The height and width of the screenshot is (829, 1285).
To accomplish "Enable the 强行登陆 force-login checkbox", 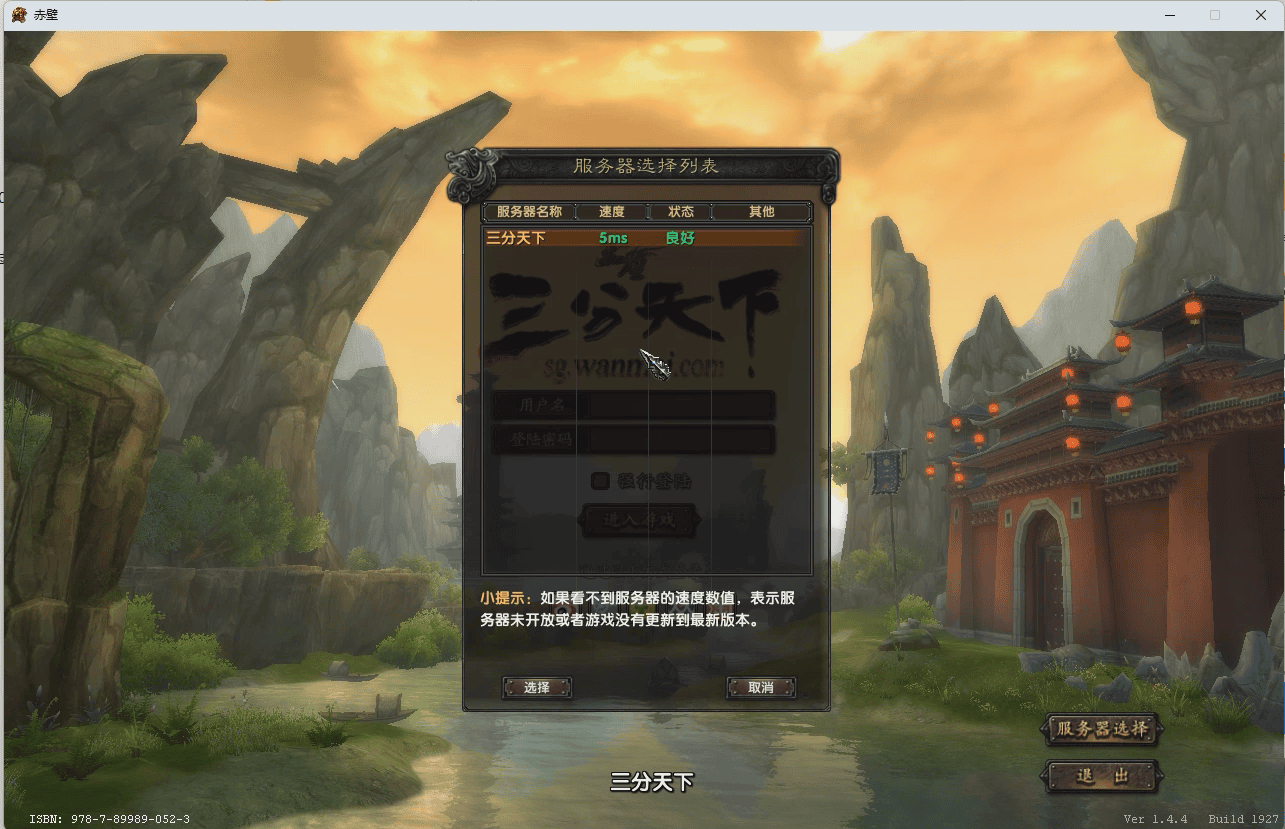I will point(598,480).
